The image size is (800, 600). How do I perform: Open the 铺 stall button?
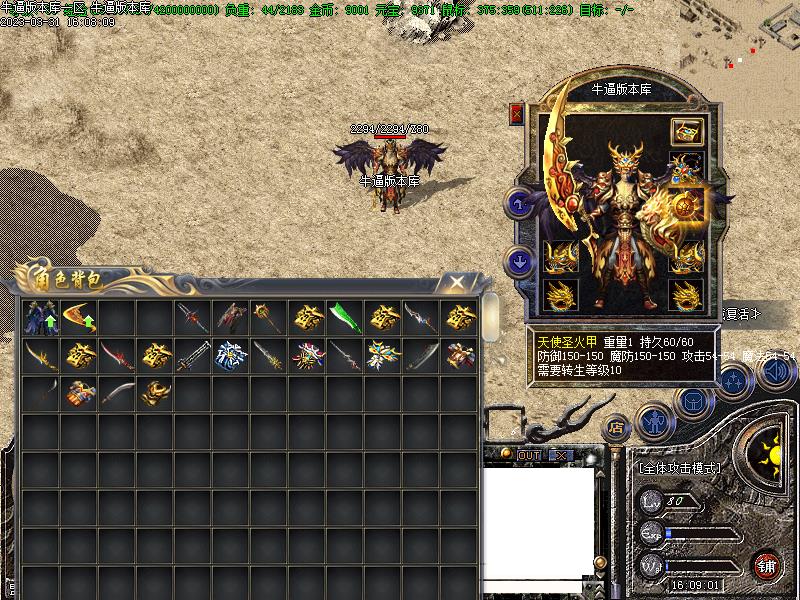pos(767,563)
